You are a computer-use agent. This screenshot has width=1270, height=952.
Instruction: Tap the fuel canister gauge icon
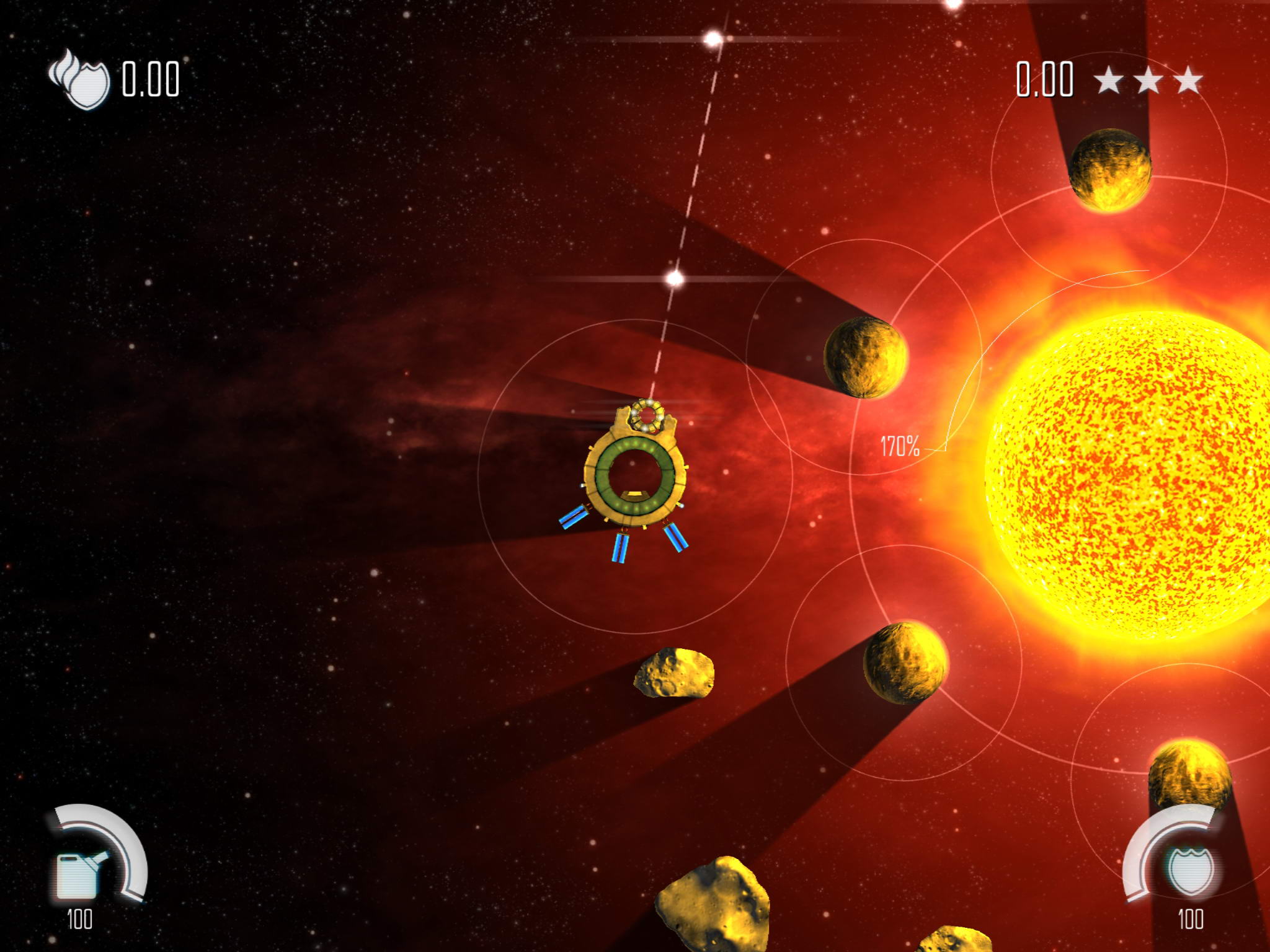pyautogui.click(x=79, y=874)
